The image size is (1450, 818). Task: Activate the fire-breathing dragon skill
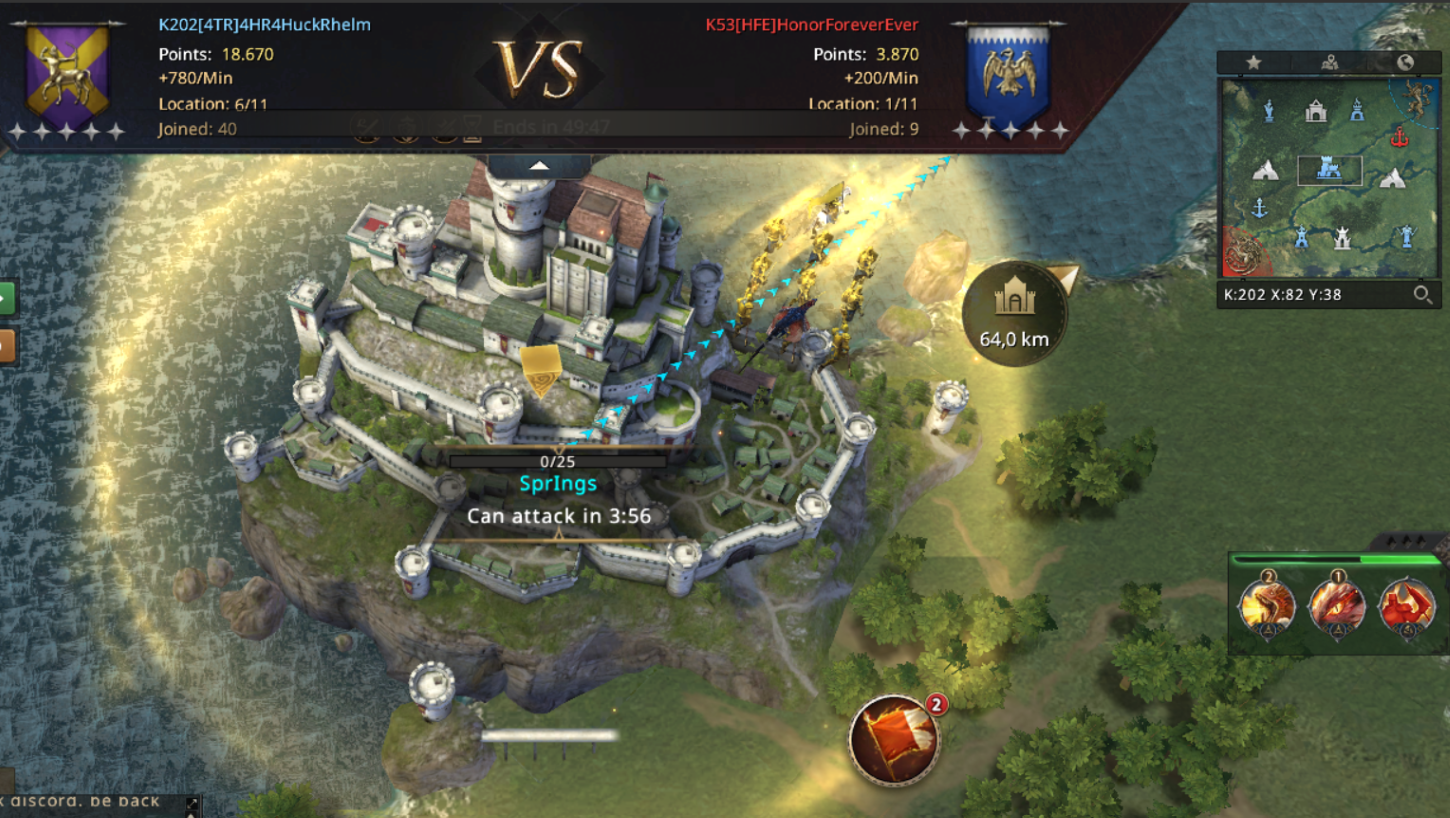(x=1268, y=604)
